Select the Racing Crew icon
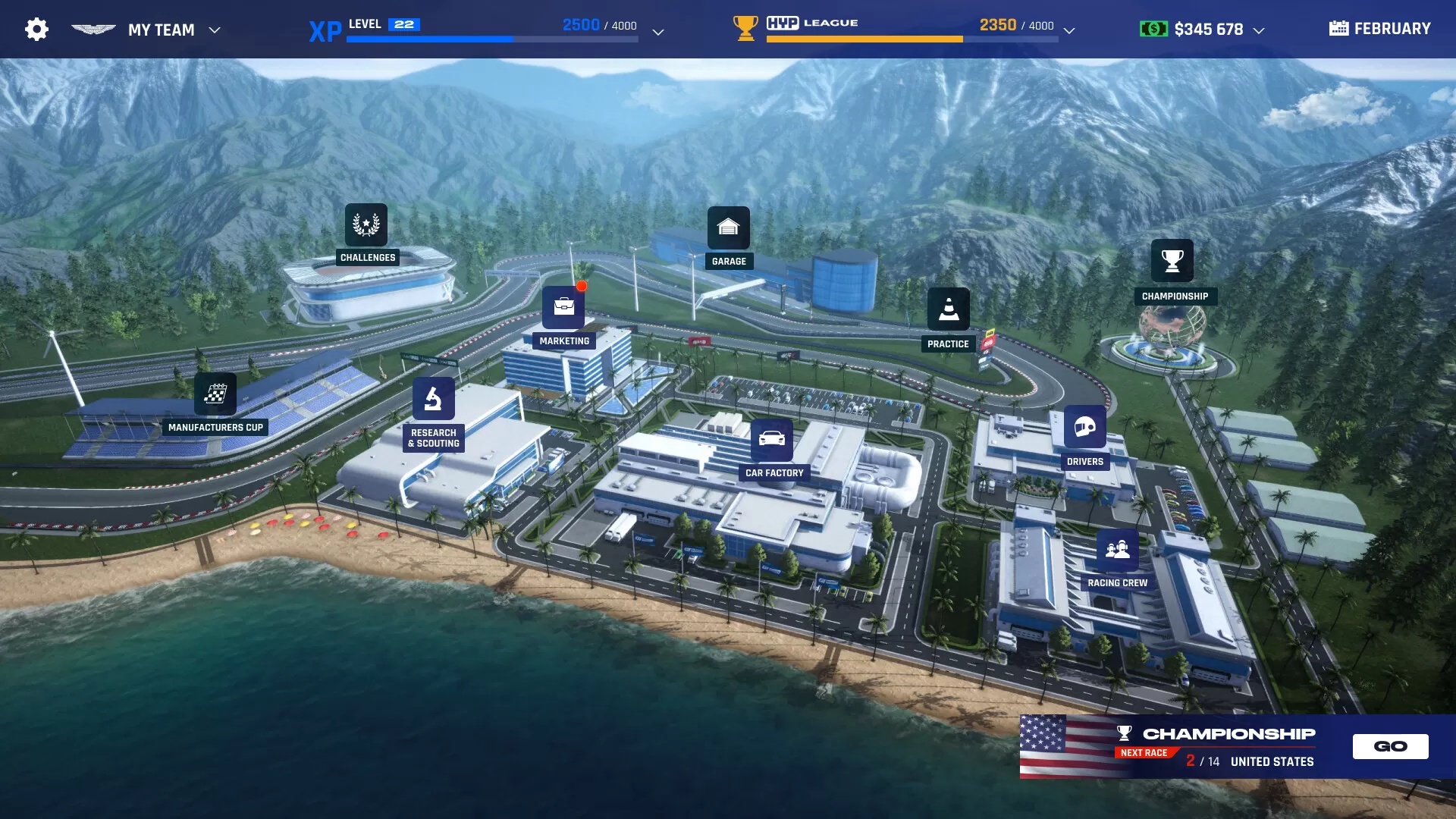 pyautogui.click(x=1116, y=549)
